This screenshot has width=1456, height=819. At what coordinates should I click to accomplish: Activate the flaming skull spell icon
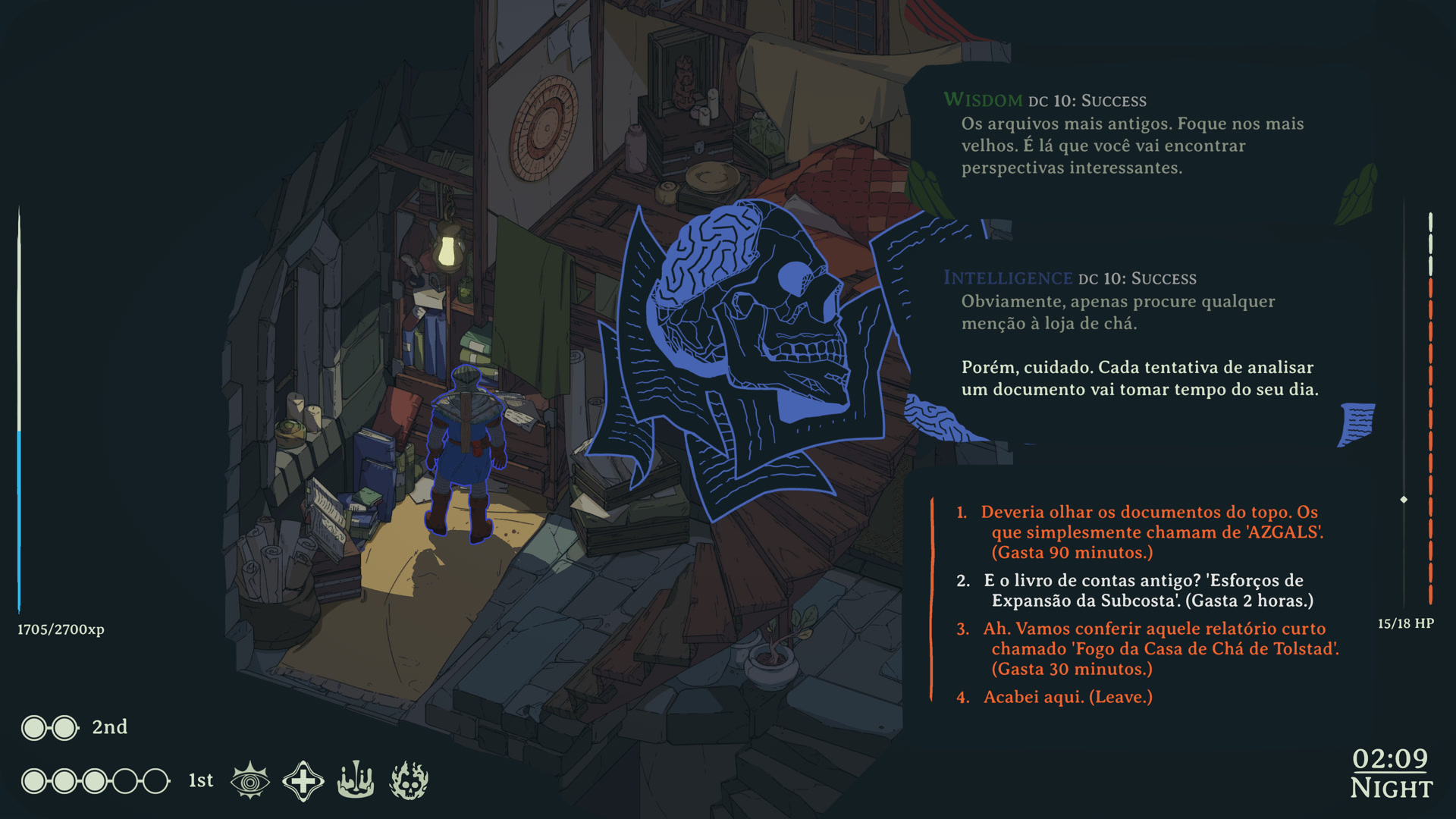(x=409, y=780)
